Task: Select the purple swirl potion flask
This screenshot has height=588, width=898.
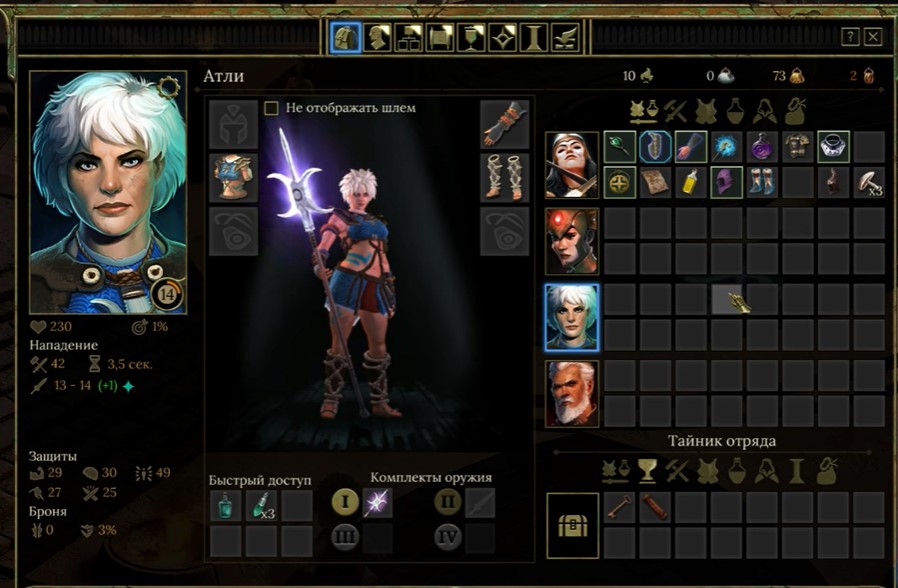Action: click(762, 147)
